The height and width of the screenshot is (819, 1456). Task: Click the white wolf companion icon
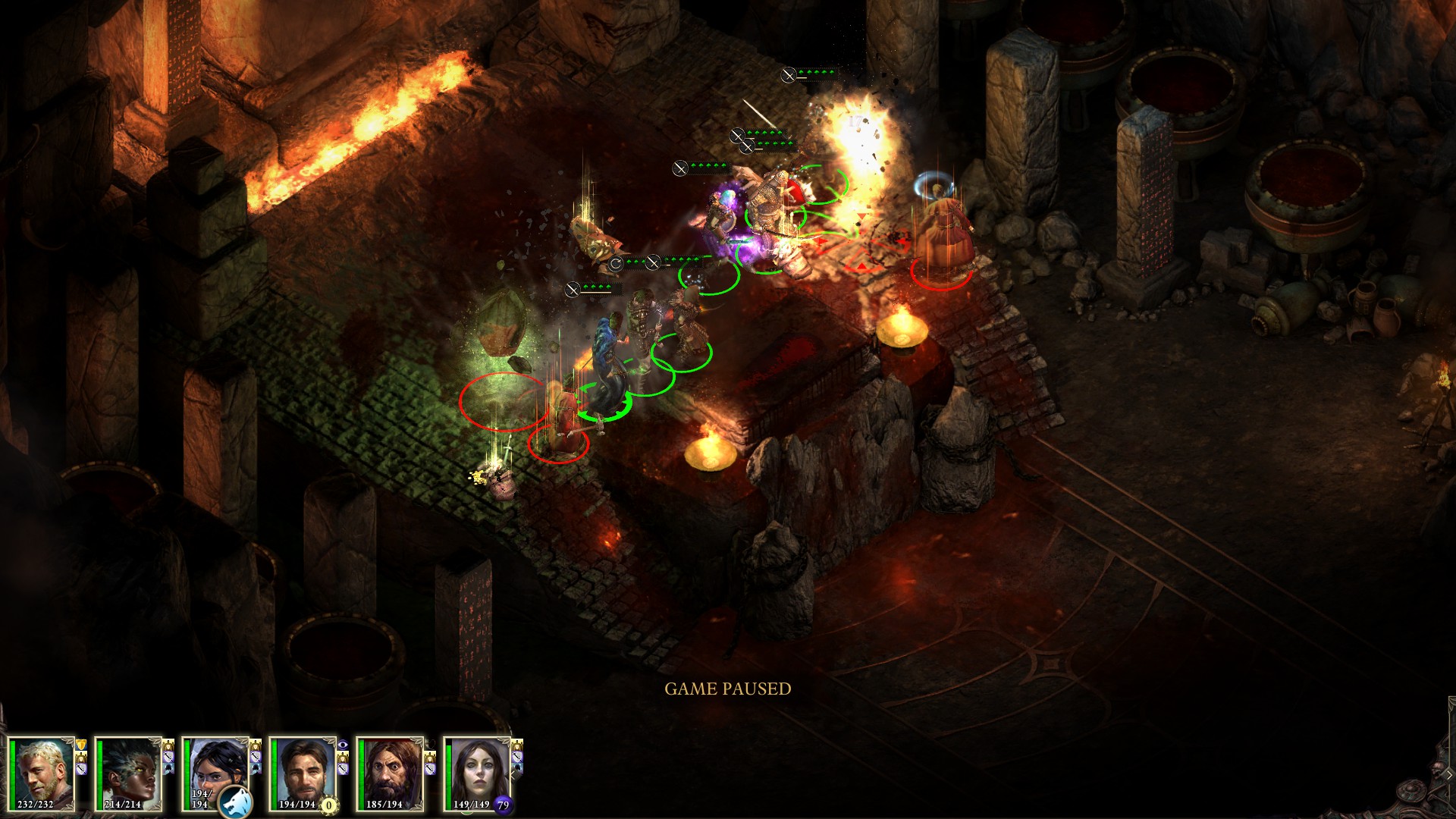236,802
